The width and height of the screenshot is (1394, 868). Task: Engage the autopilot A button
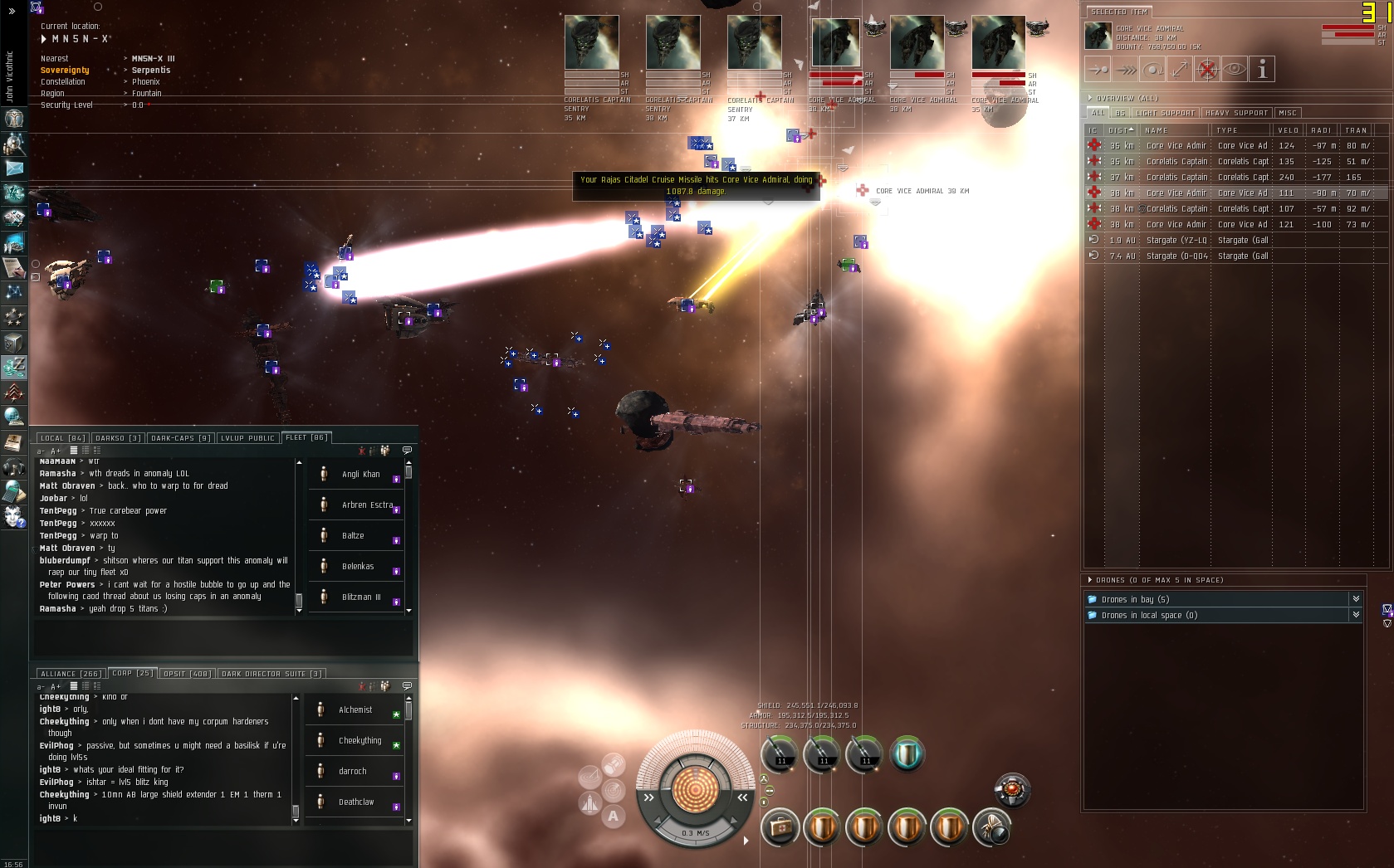[614, 817]
